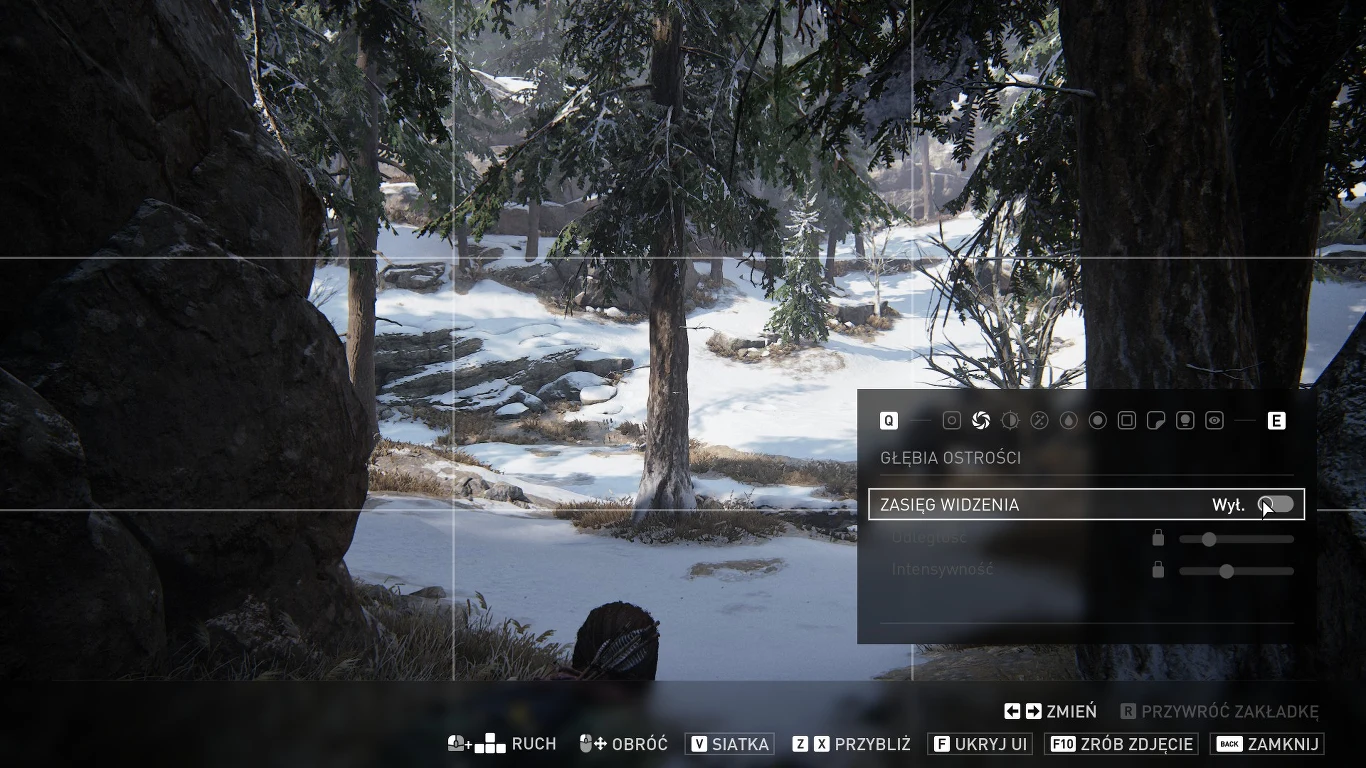Select the lightbulb lighting icon
The height and width of the screenshot is (768, 1366).
(1185, 420)
